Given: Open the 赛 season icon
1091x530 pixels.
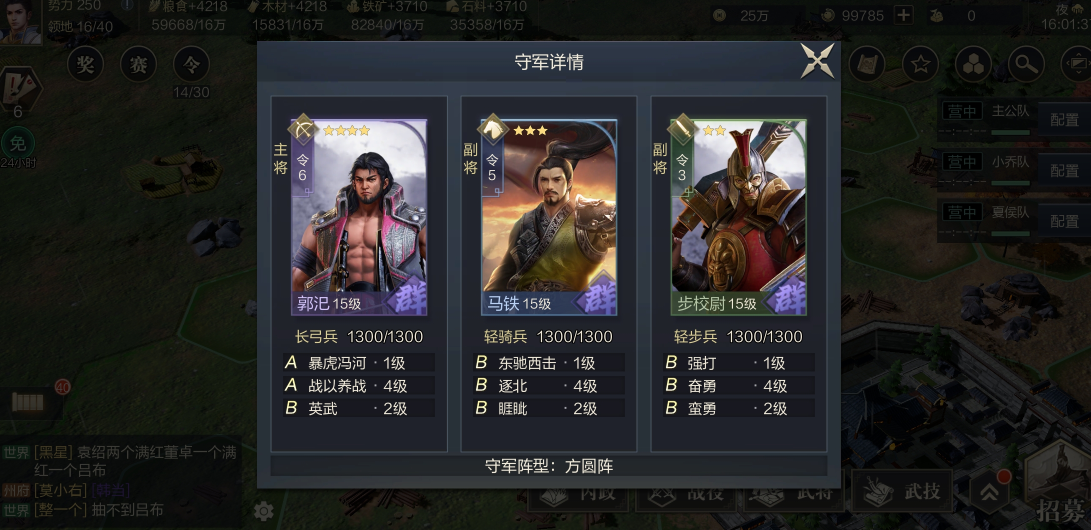Looking at the screenshot, I should (138, 66).
